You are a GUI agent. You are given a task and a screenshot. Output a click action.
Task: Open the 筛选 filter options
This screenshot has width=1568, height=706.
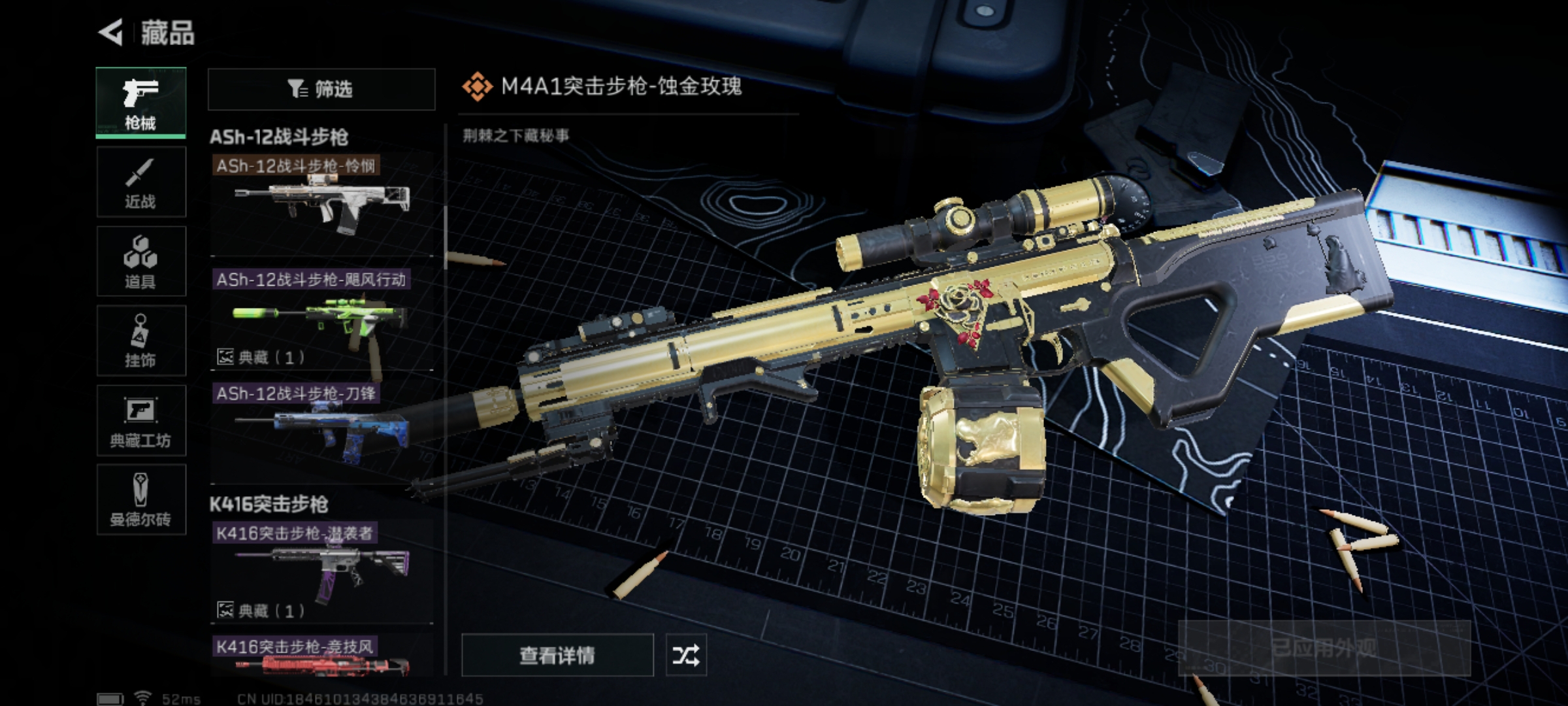pyautogui.click(x=321, y=89)
